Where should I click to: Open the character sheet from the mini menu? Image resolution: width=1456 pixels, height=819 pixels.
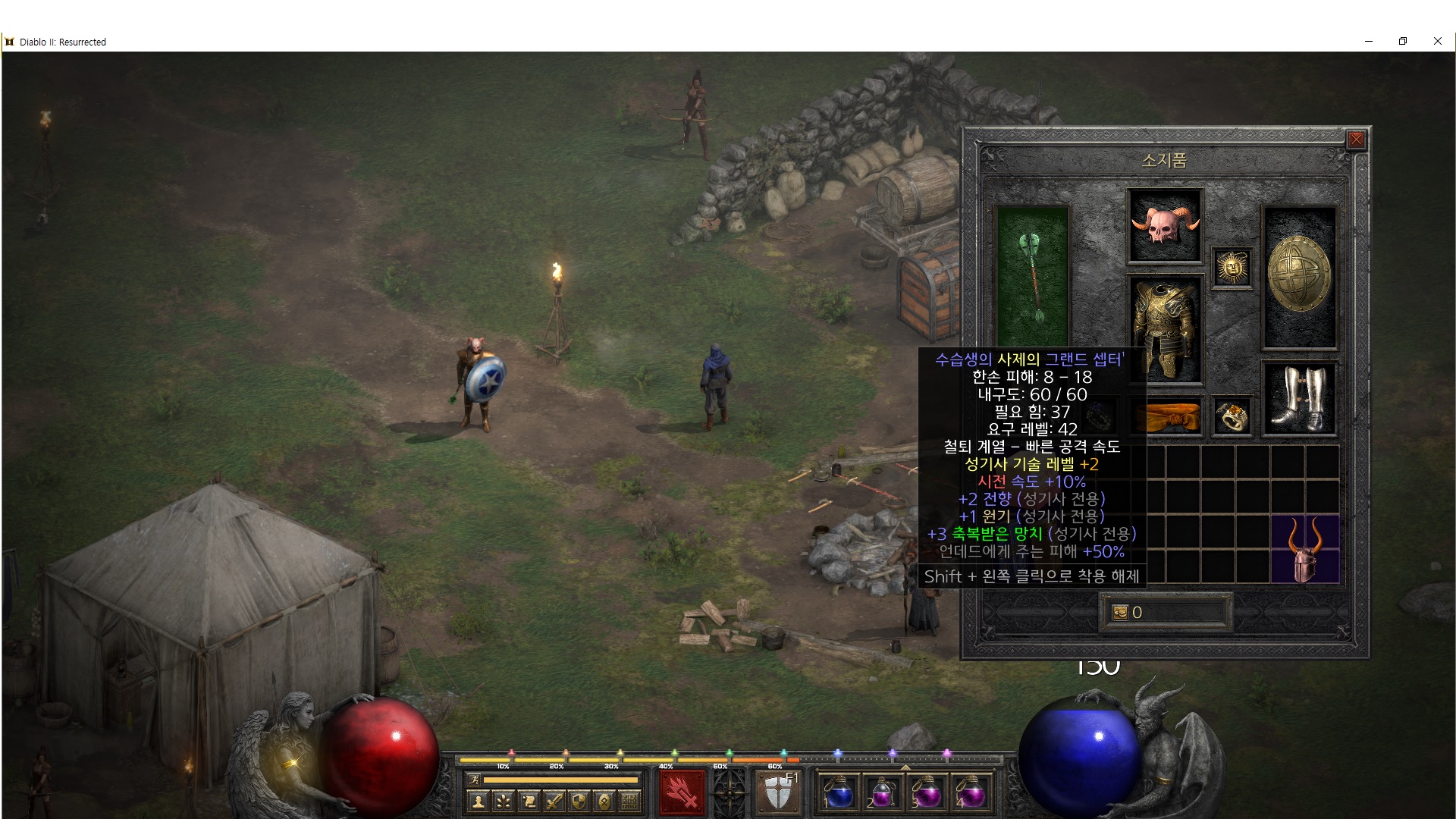coord(478,802)
